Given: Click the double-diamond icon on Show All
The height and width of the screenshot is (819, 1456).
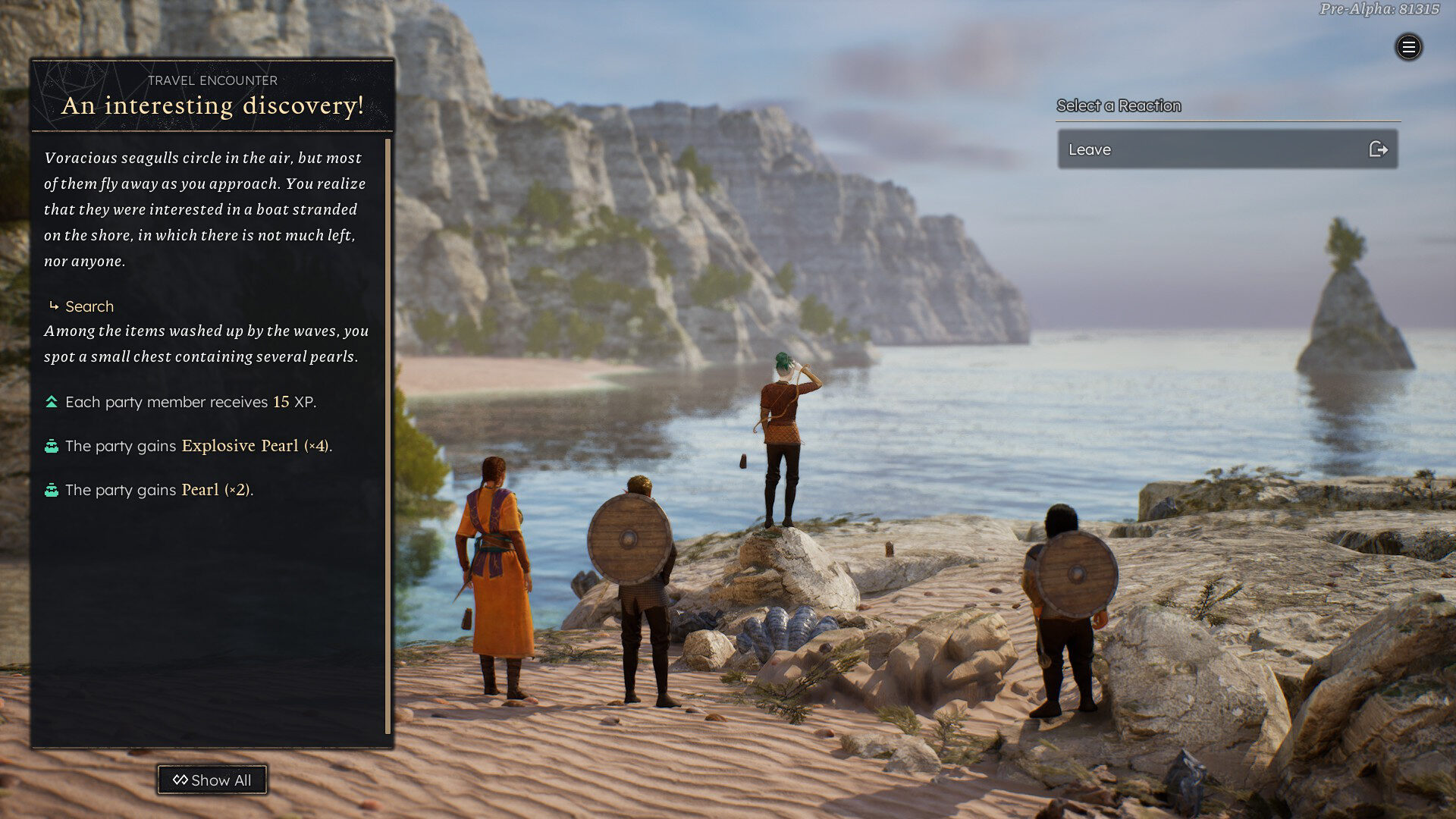Looking at the screenshot, I should tap(180, 780).
